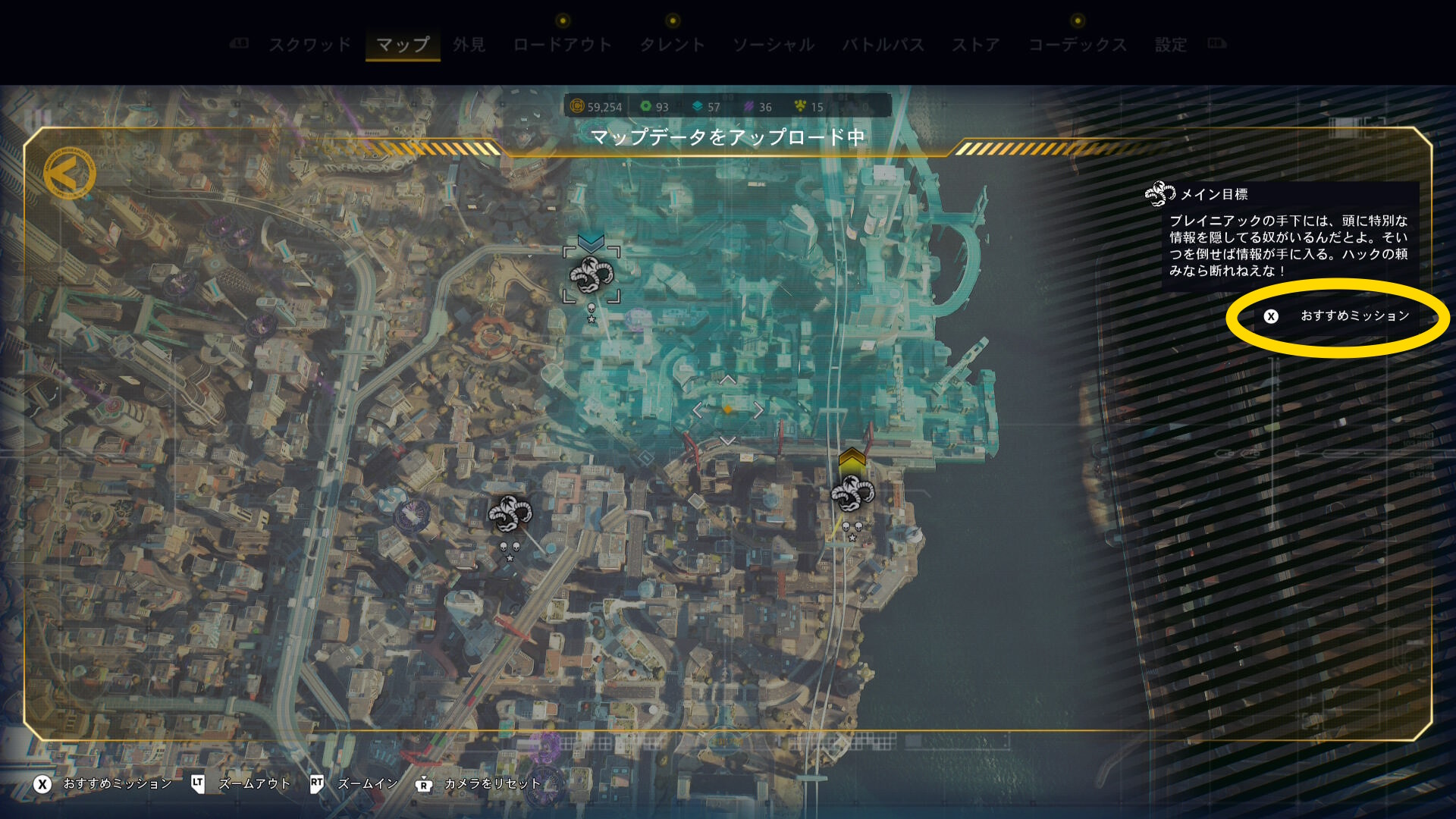Screen dimensions: 1456x819
Task: Go to the ロードアウト tab
Action: click(562, 45)
